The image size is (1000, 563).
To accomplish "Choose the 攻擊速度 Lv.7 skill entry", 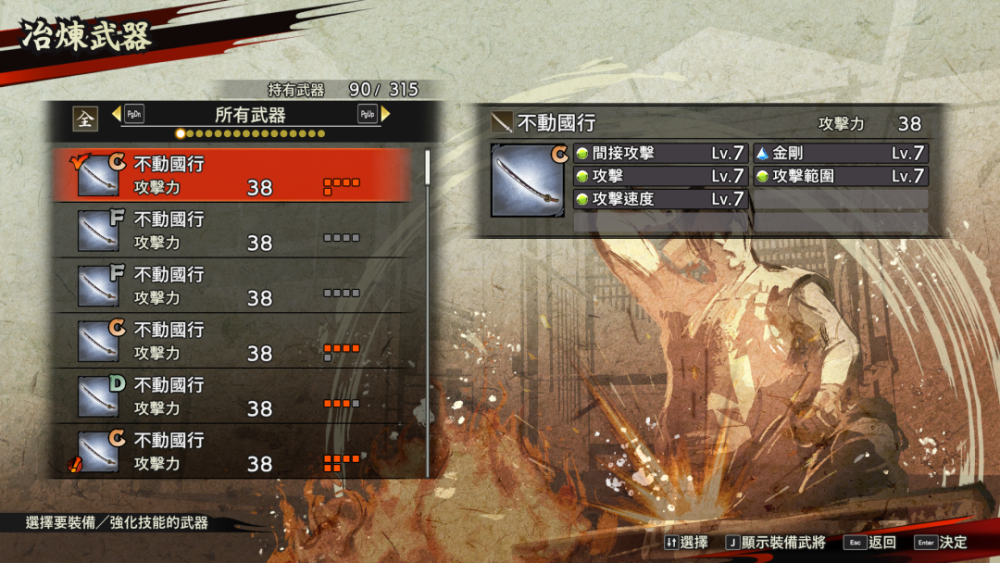I will point(660,199).
